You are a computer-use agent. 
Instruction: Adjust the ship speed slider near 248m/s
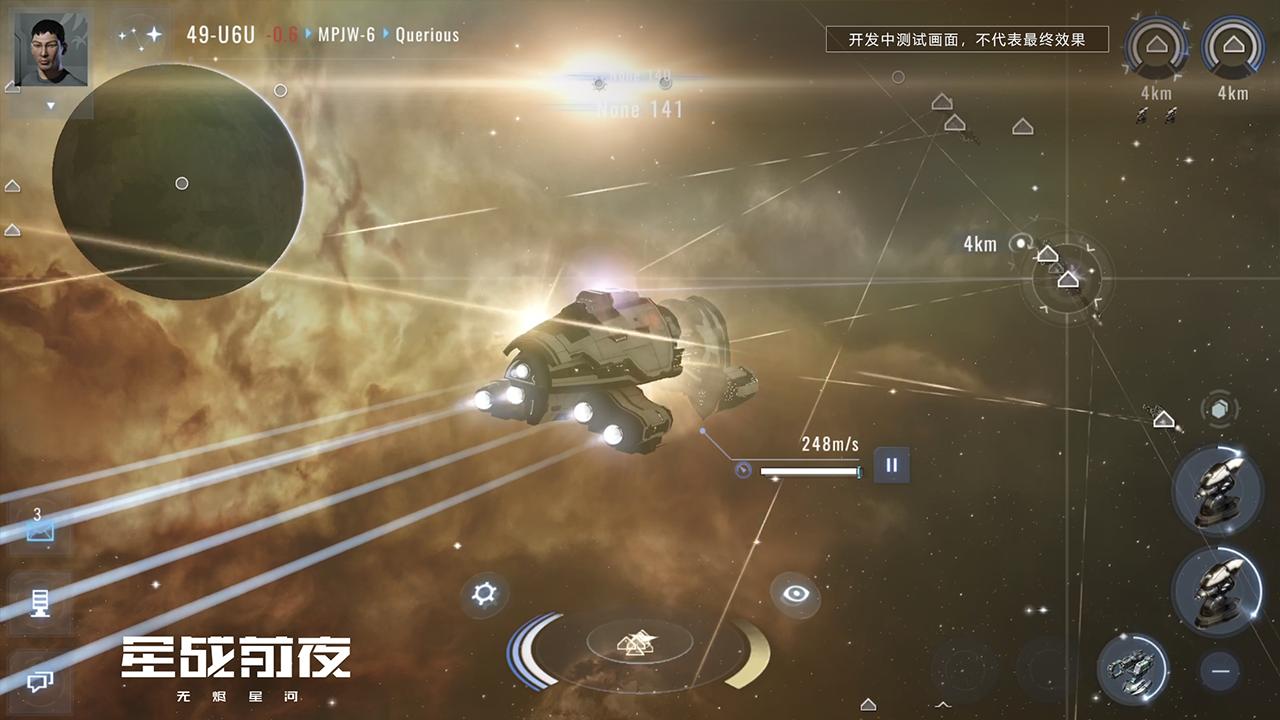point(810,470)
